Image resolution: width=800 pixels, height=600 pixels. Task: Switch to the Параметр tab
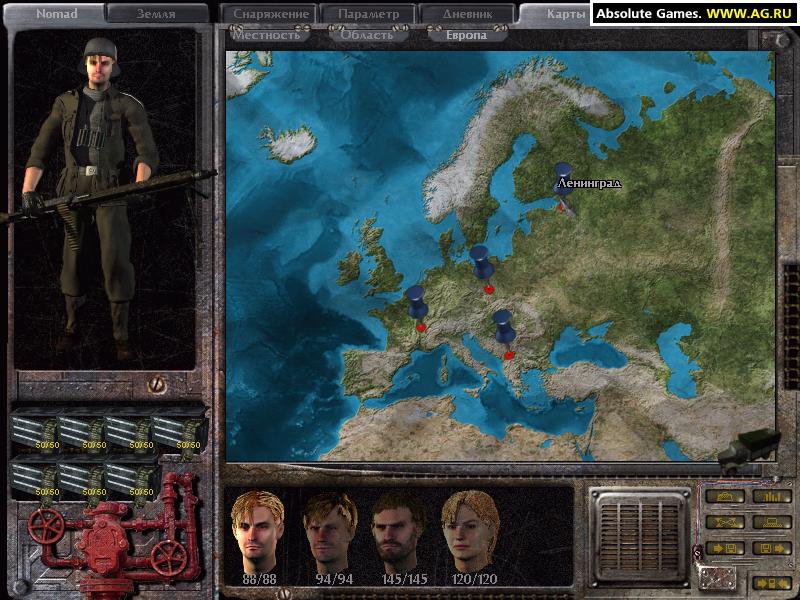(x=366, y=14)
